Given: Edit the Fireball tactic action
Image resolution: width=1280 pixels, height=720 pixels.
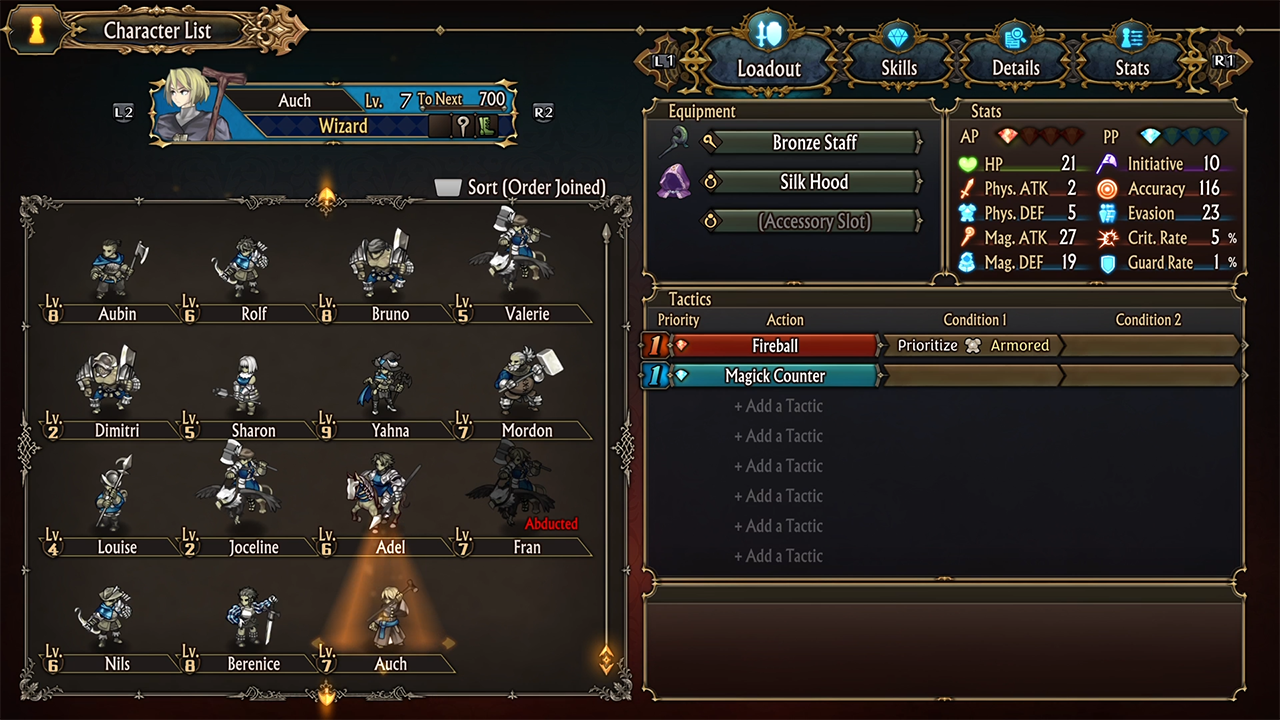Looking at the screenshot, I should [x=775, y=346].
